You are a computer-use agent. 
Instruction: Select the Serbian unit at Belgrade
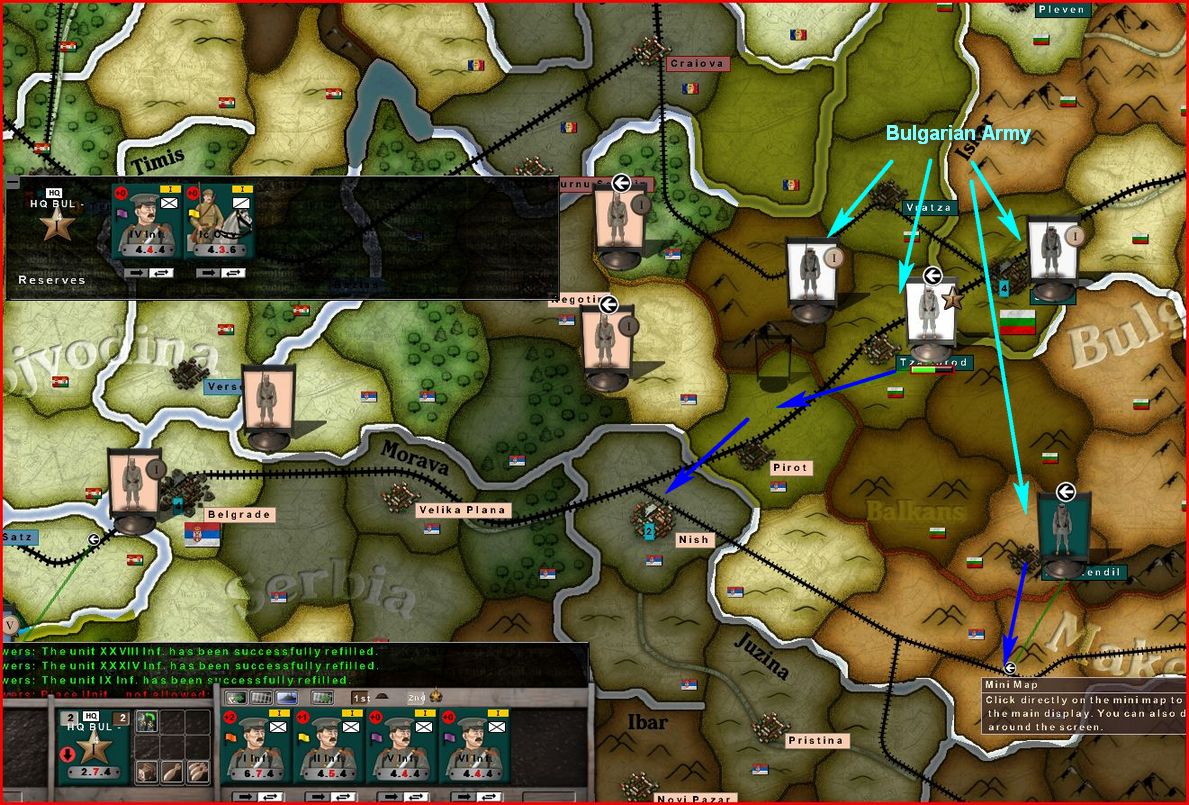(x=133, y=488)
